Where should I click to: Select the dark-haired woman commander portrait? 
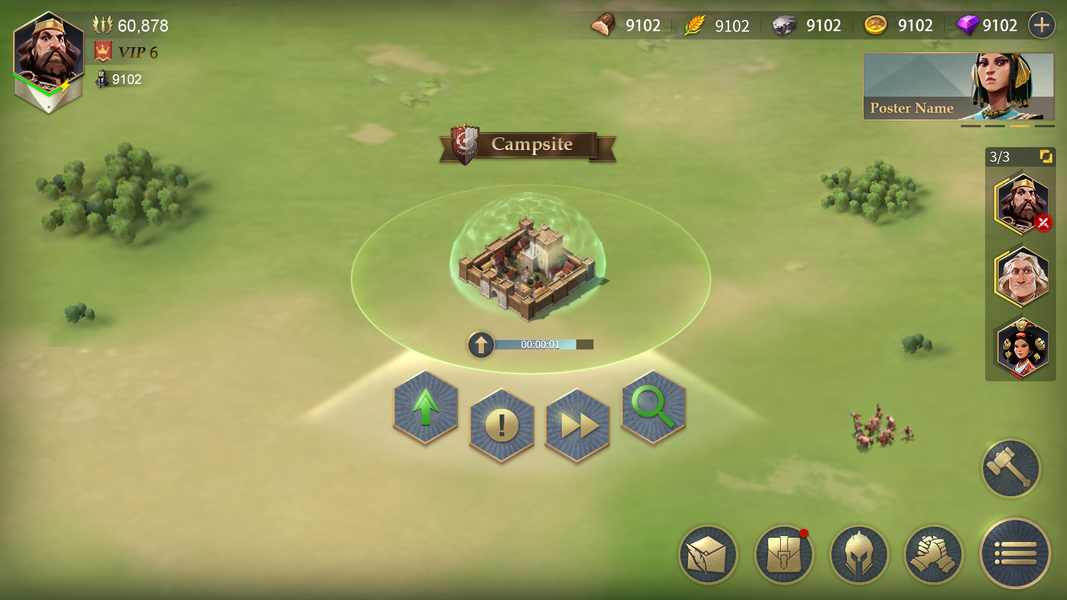point(1021,347)
